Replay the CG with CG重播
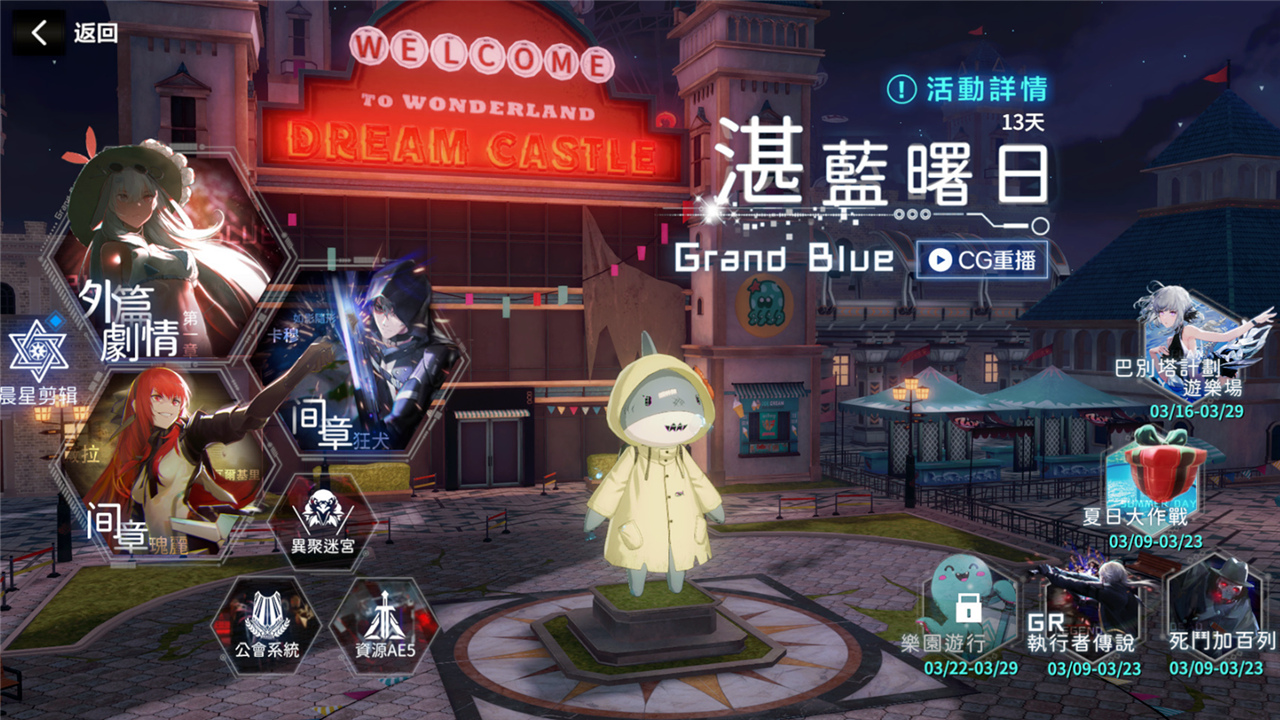The image size is (1280, 720). (x=981, y=260)
